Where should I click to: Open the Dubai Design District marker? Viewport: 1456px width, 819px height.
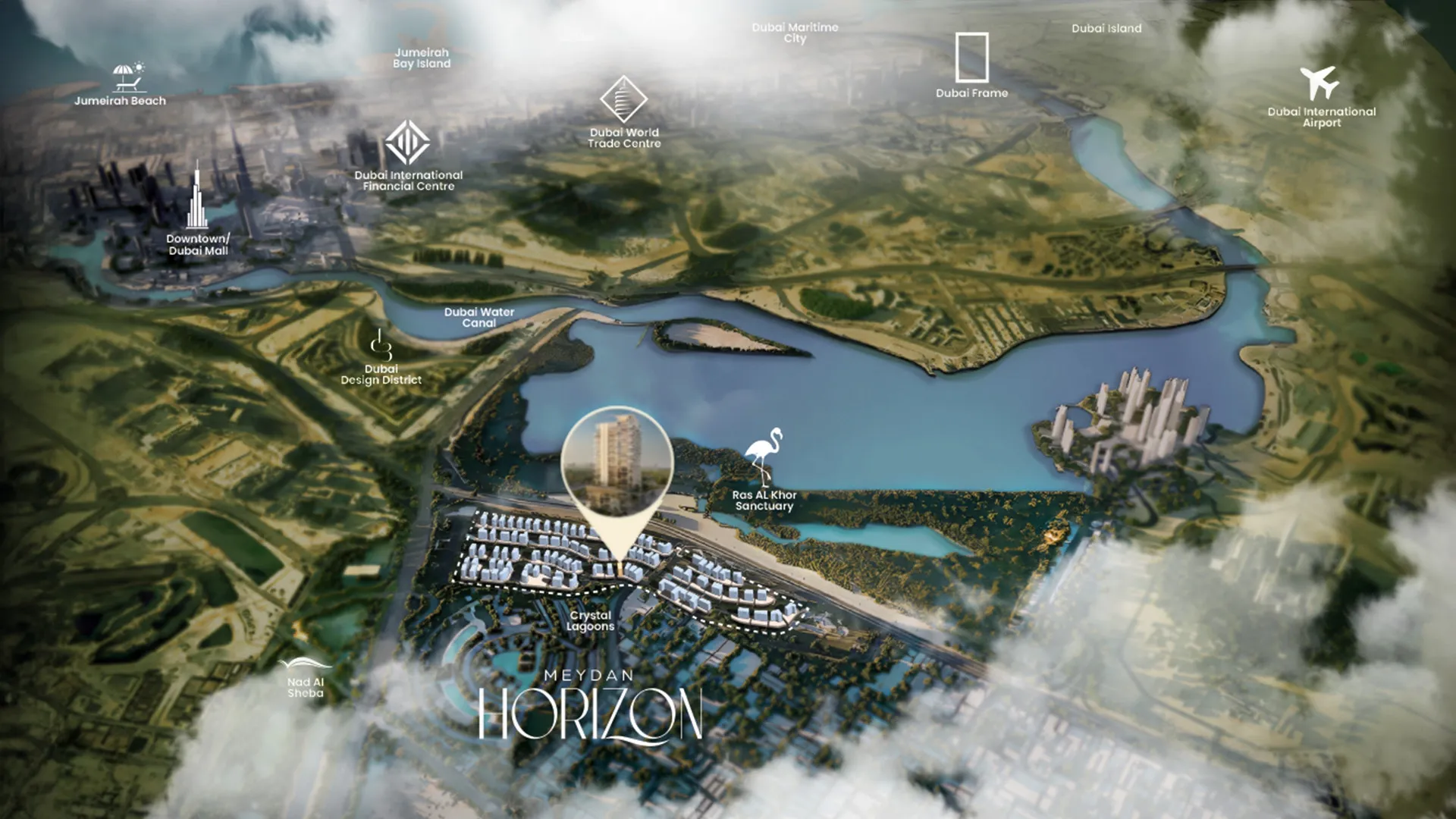[381, 346]
